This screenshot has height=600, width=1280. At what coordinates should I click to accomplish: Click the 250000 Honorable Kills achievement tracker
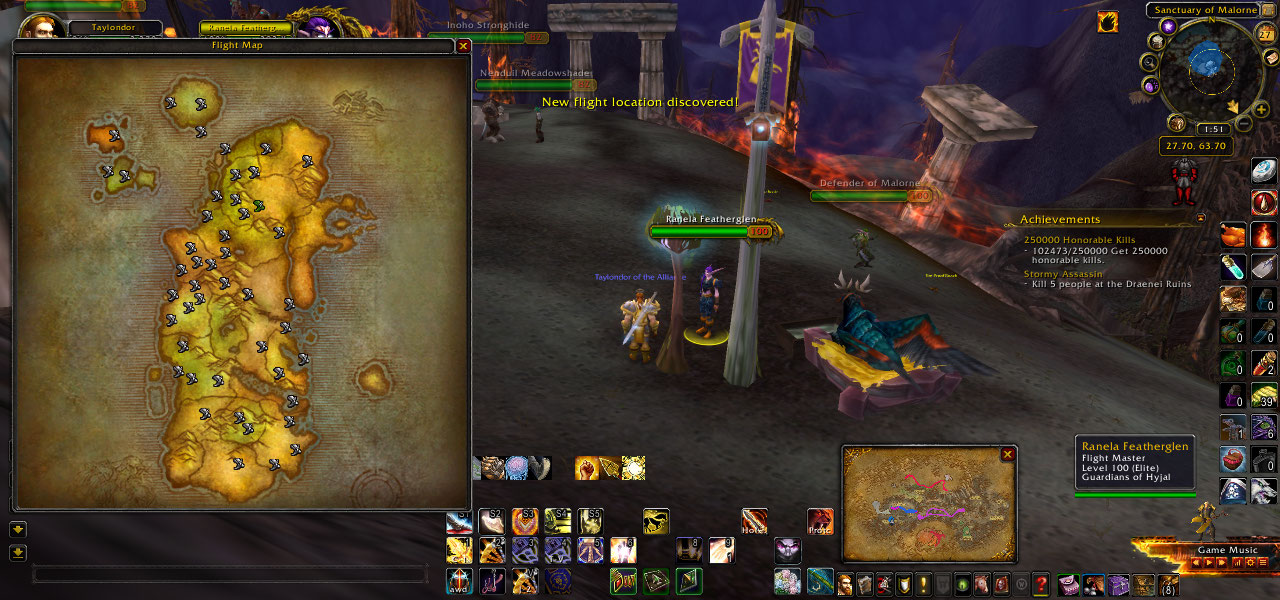(1080, 240)
